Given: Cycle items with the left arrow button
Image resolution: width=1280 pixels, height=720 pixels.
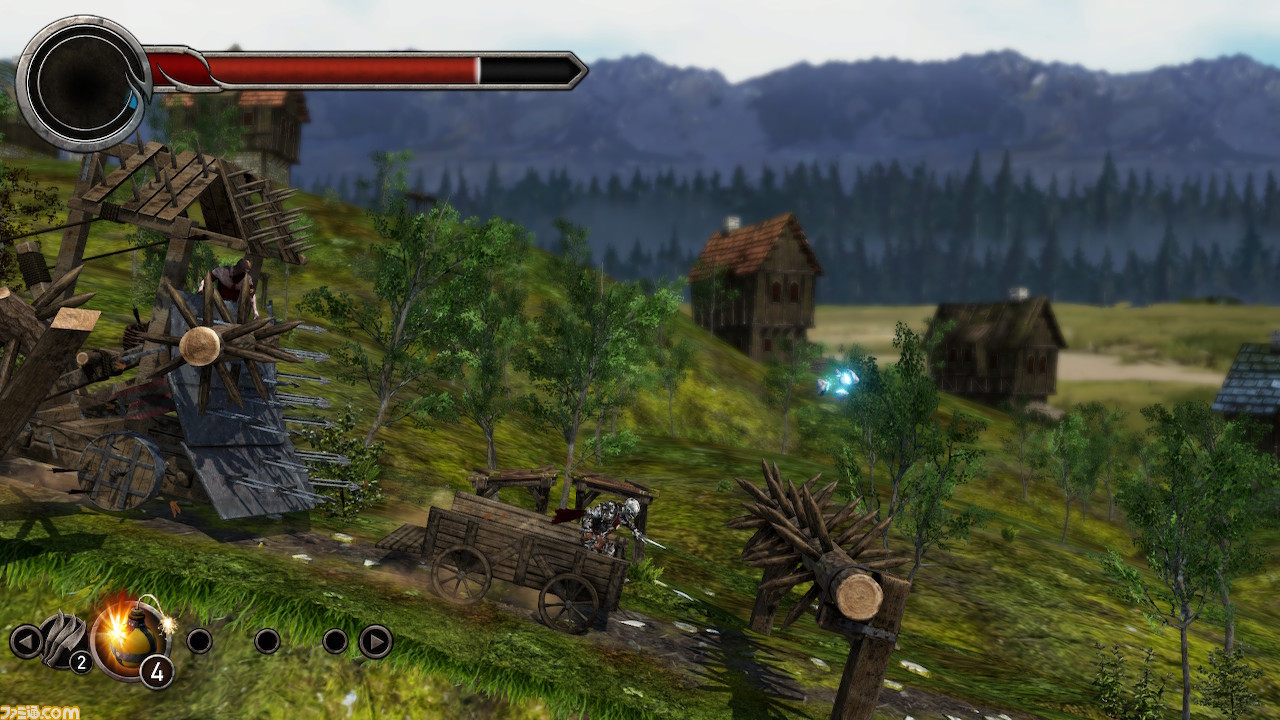Looking at the screenshot, I should pos(25,641).
